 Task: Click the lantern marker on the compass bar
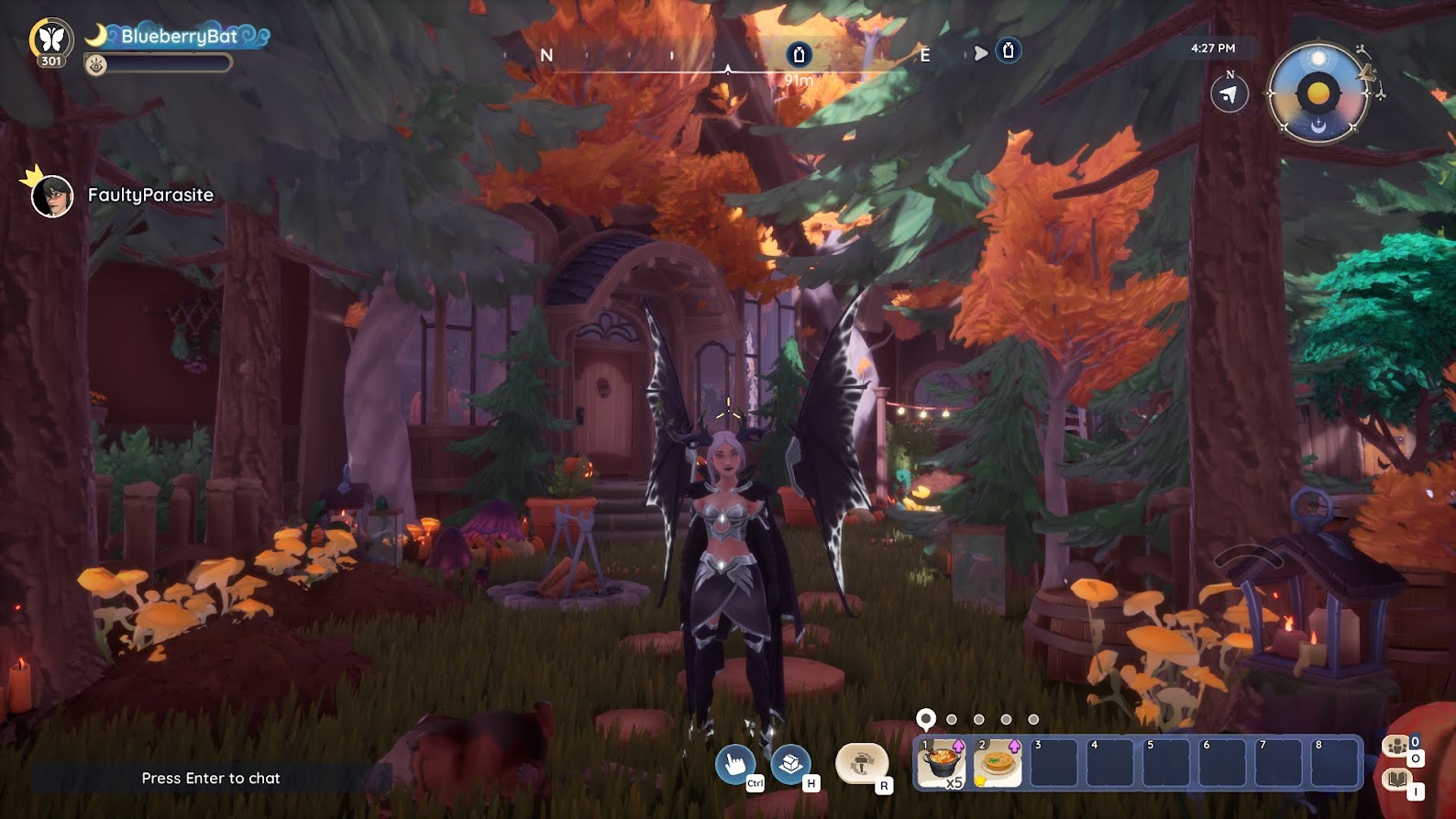(799, 55)
